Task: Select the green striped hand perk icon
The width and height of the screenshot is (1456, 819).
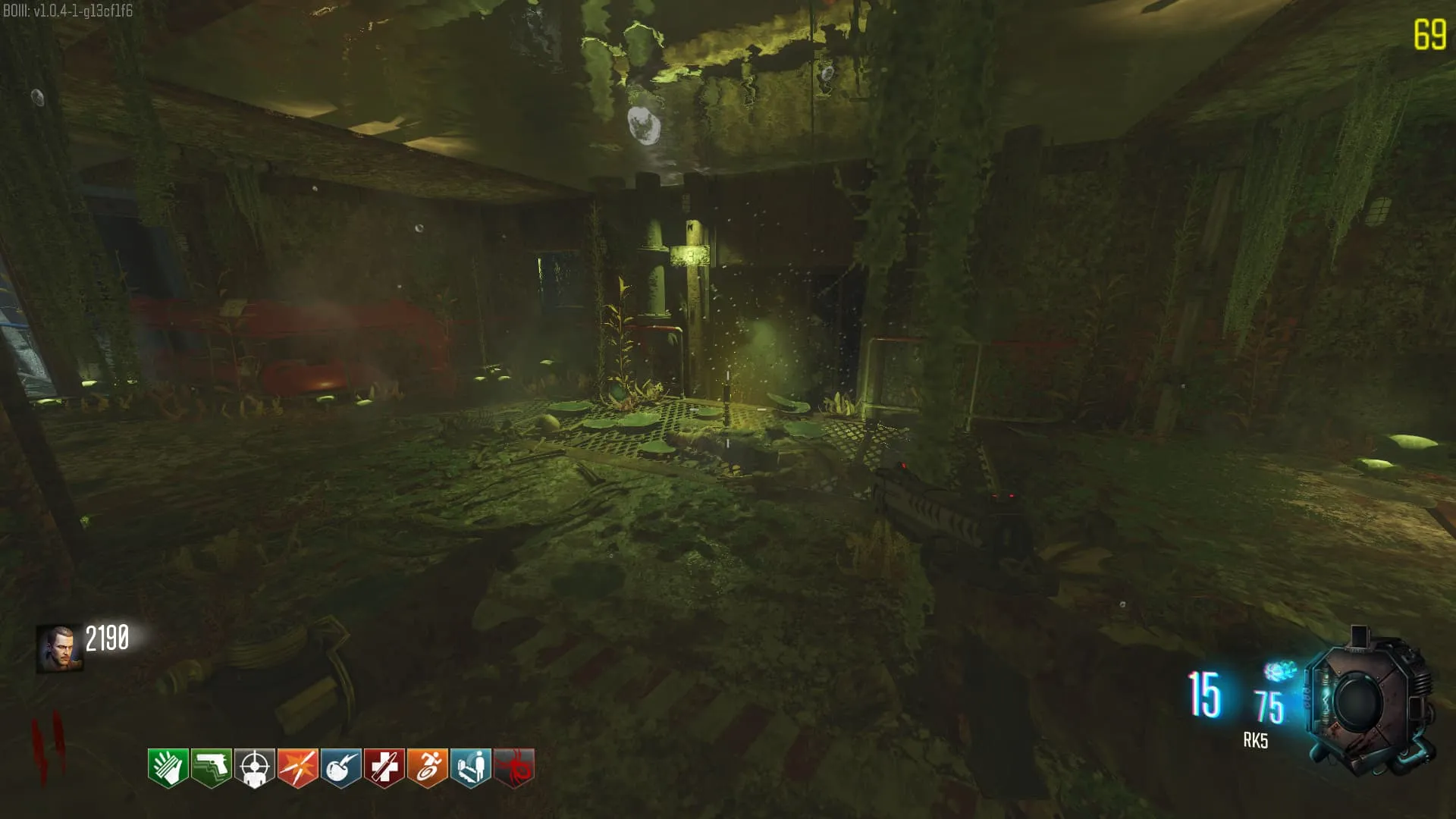Action: (x=168, y=768)
